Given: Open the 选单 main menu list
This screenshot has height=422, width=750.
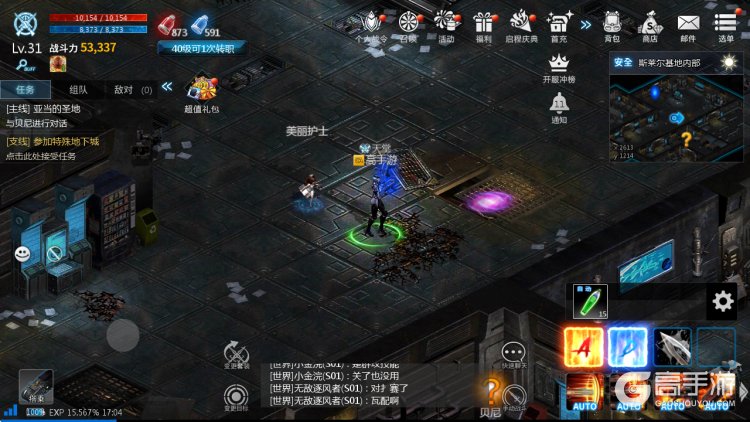Looking at the screenshot, I should (x=727, y=24).
